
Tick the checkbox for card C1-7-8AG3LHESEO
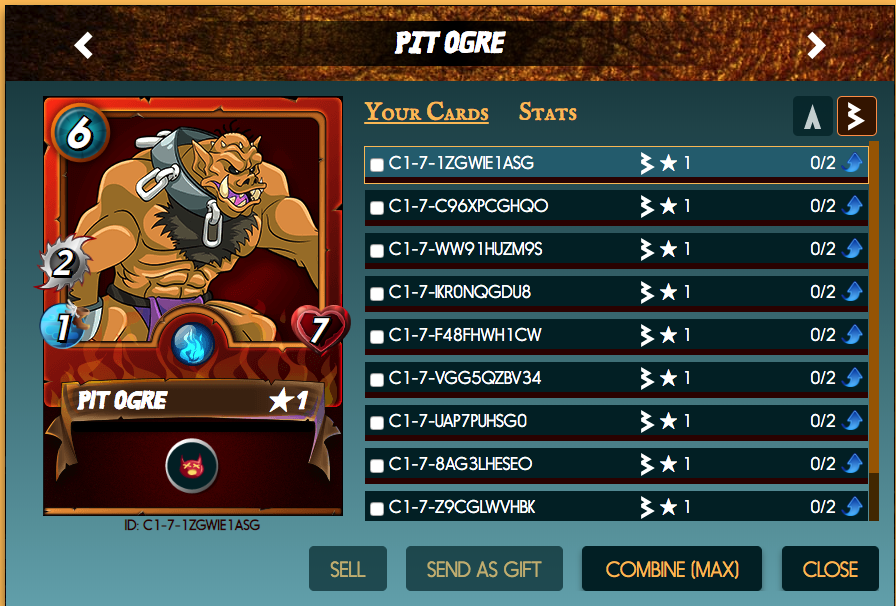(x=377, y=465)
